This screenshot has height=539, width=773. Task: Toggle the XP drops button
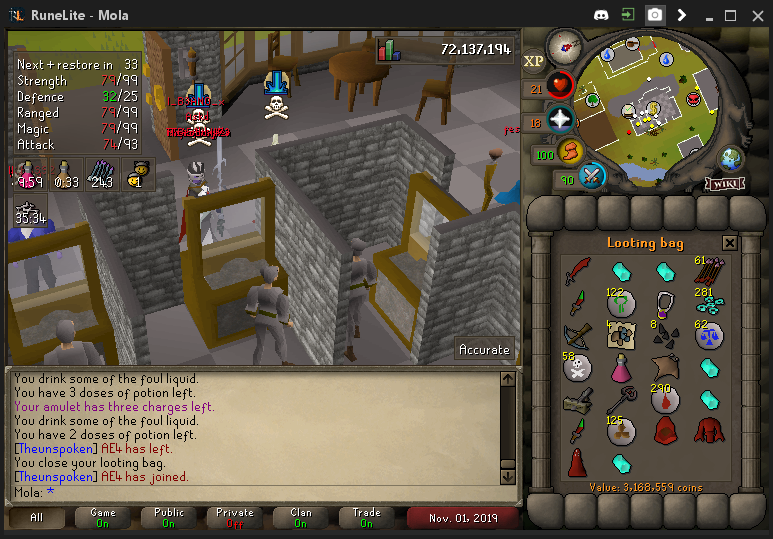click(x=533, y=61)
